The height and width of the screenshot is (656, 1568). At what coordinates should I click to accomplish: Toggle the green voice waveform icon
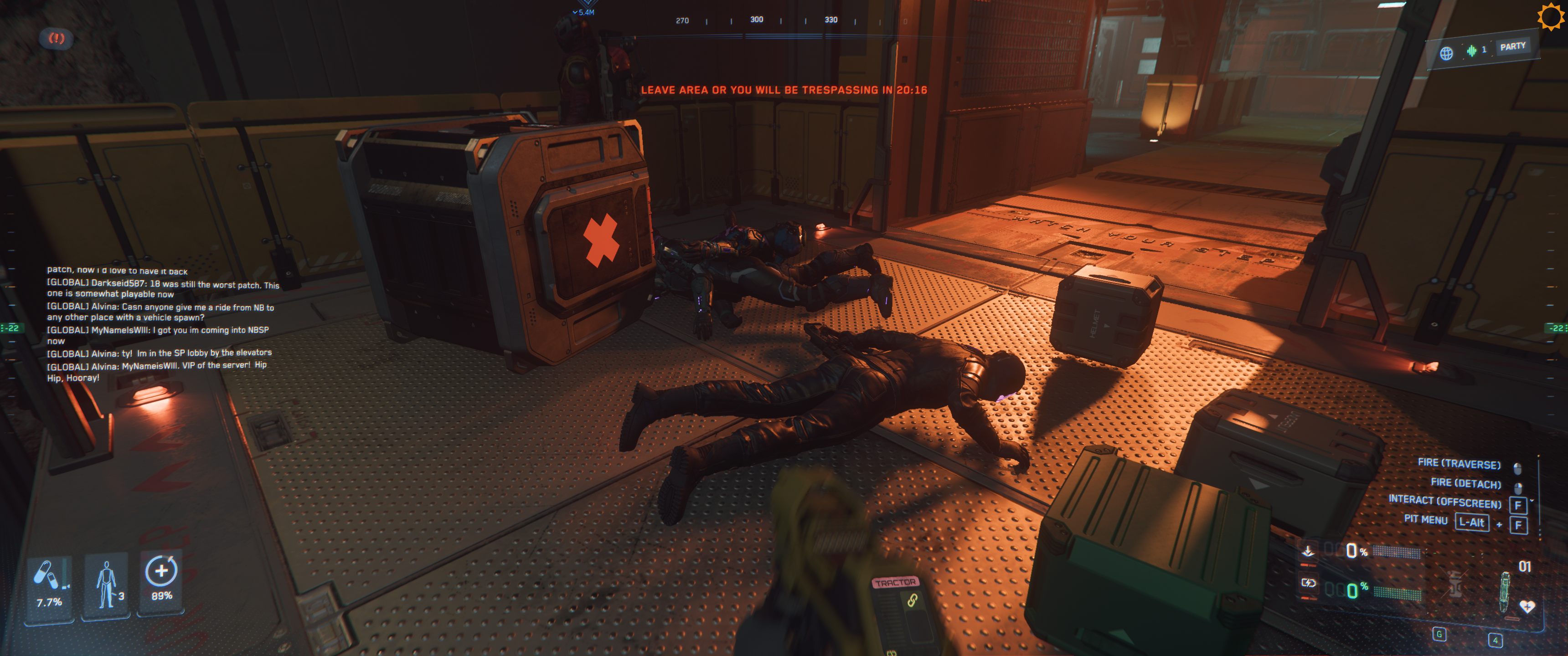(x=1471, y=51)
